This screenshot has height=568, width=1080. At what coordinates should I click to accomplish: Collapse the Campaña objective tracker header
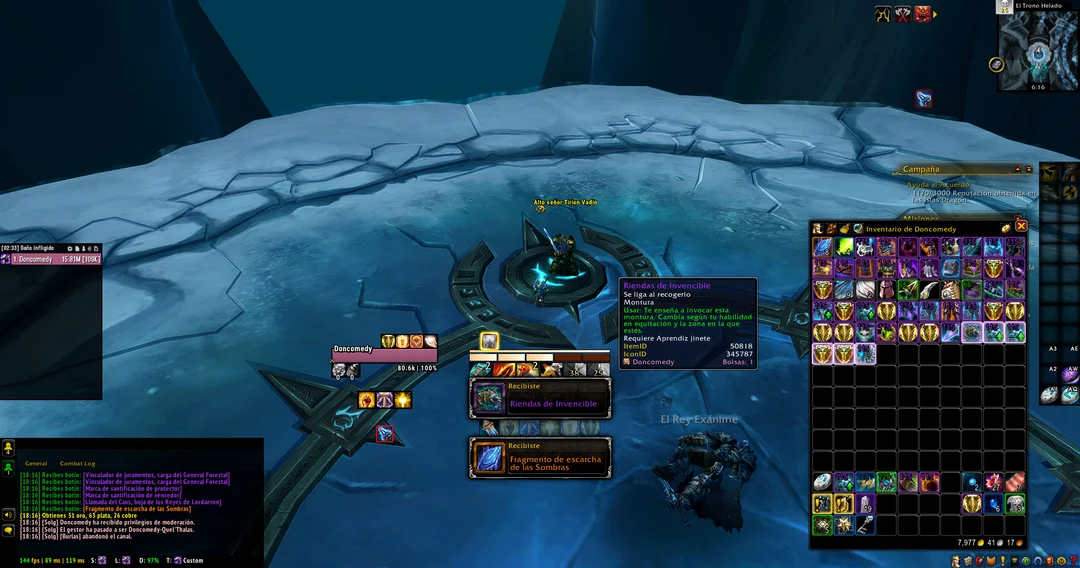point(1018,169)
